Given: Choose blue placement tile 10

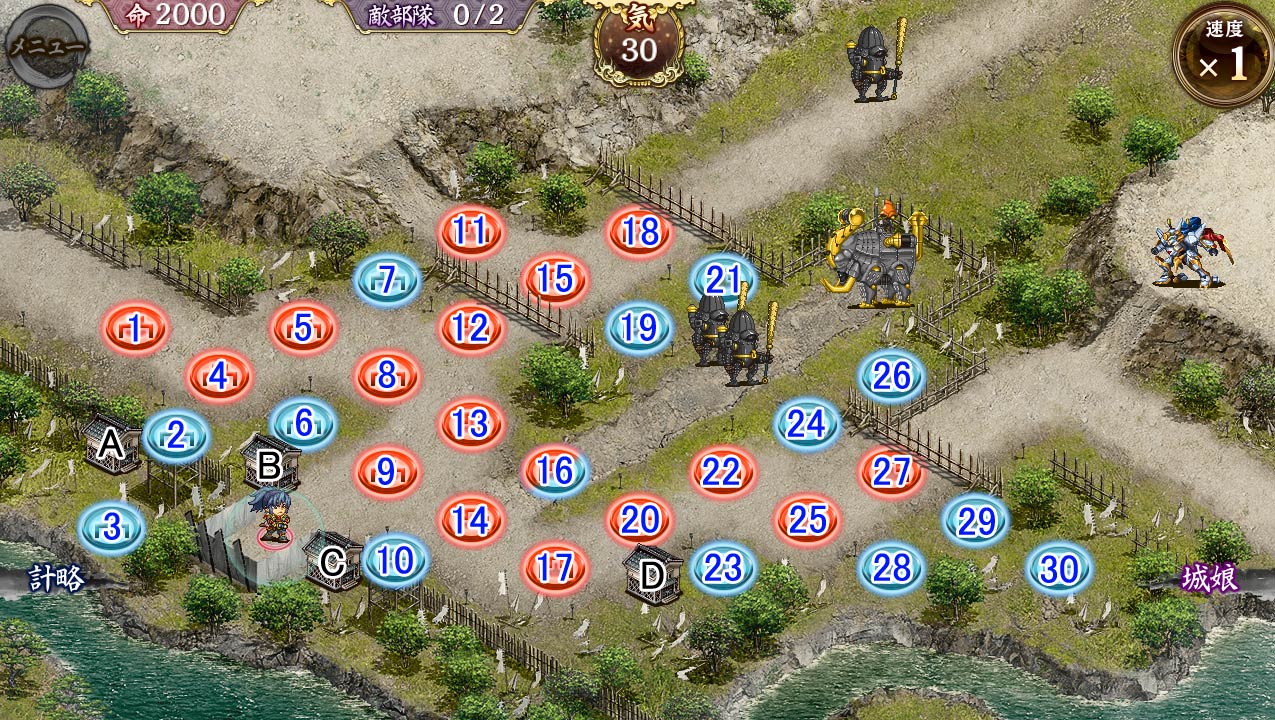Looking at the screenshot, I should (396, 561).
